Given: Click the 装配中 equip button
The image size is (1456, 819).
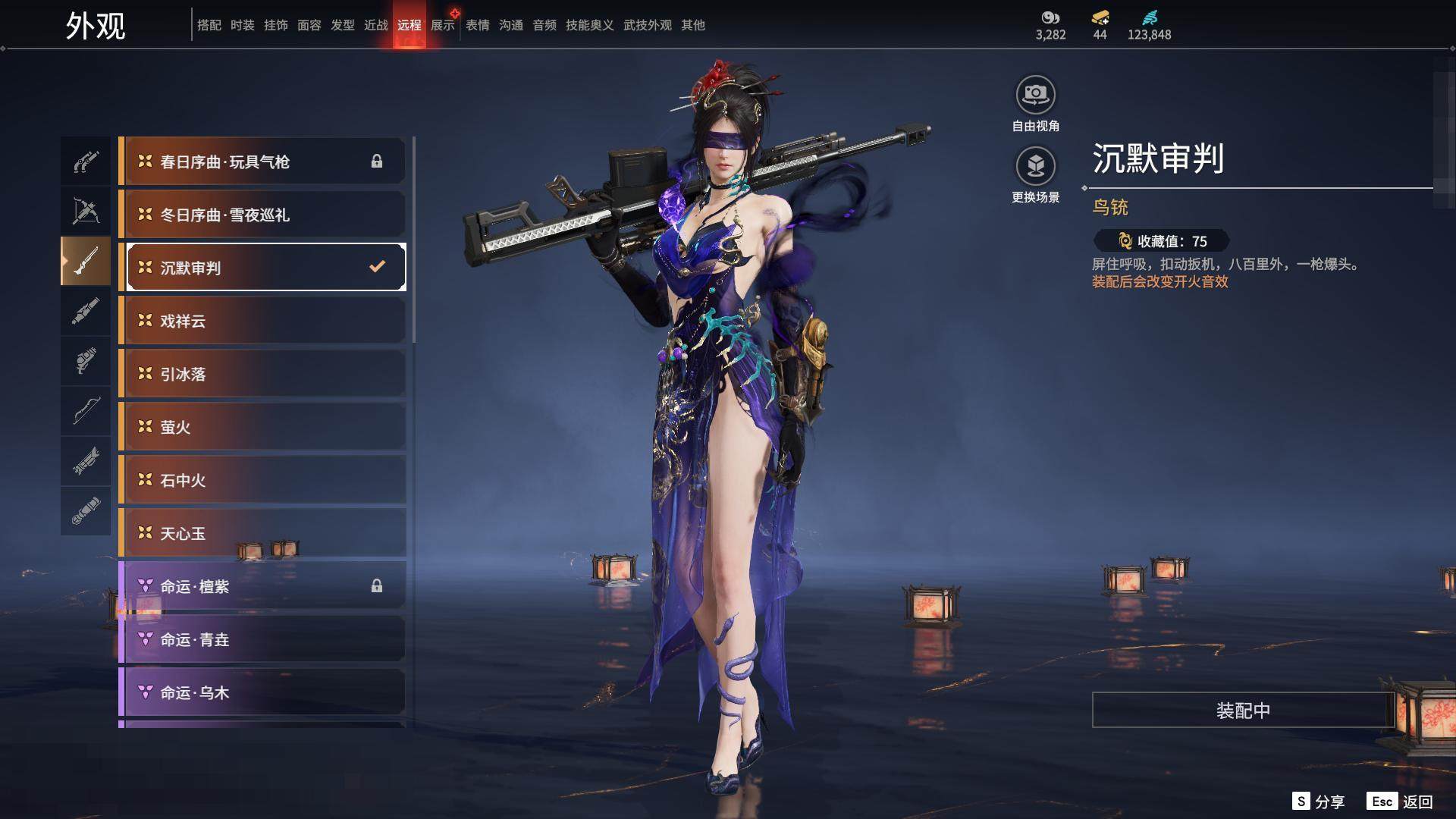Looking at the screenshot, I should 1243,710.
